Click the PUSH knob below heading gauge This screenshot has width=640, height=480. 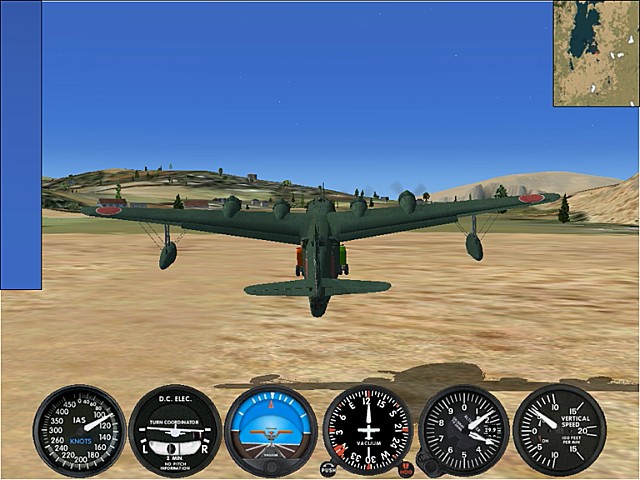[328, 468]
